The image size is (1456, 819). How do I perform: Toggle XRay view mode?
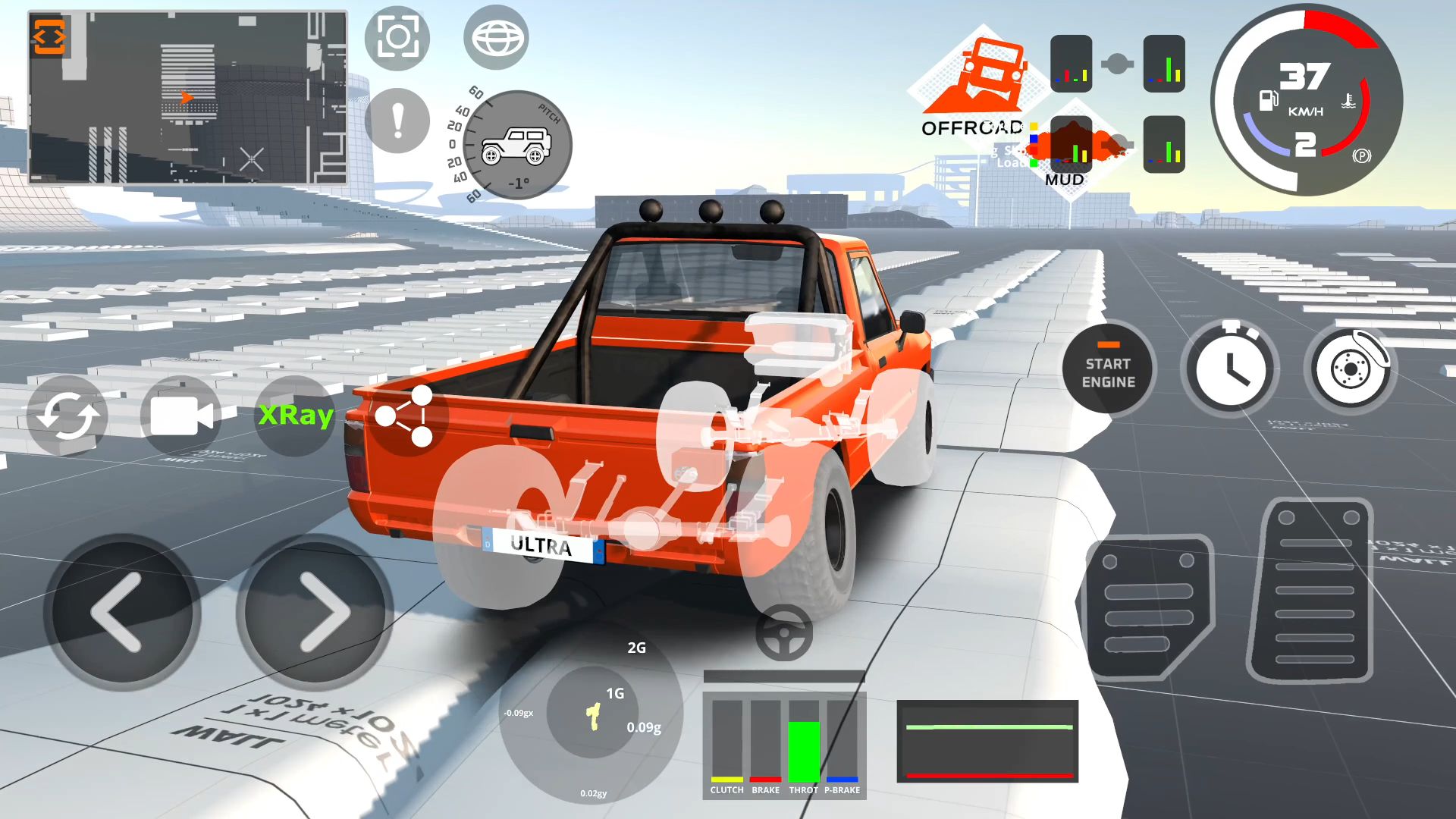295,415
